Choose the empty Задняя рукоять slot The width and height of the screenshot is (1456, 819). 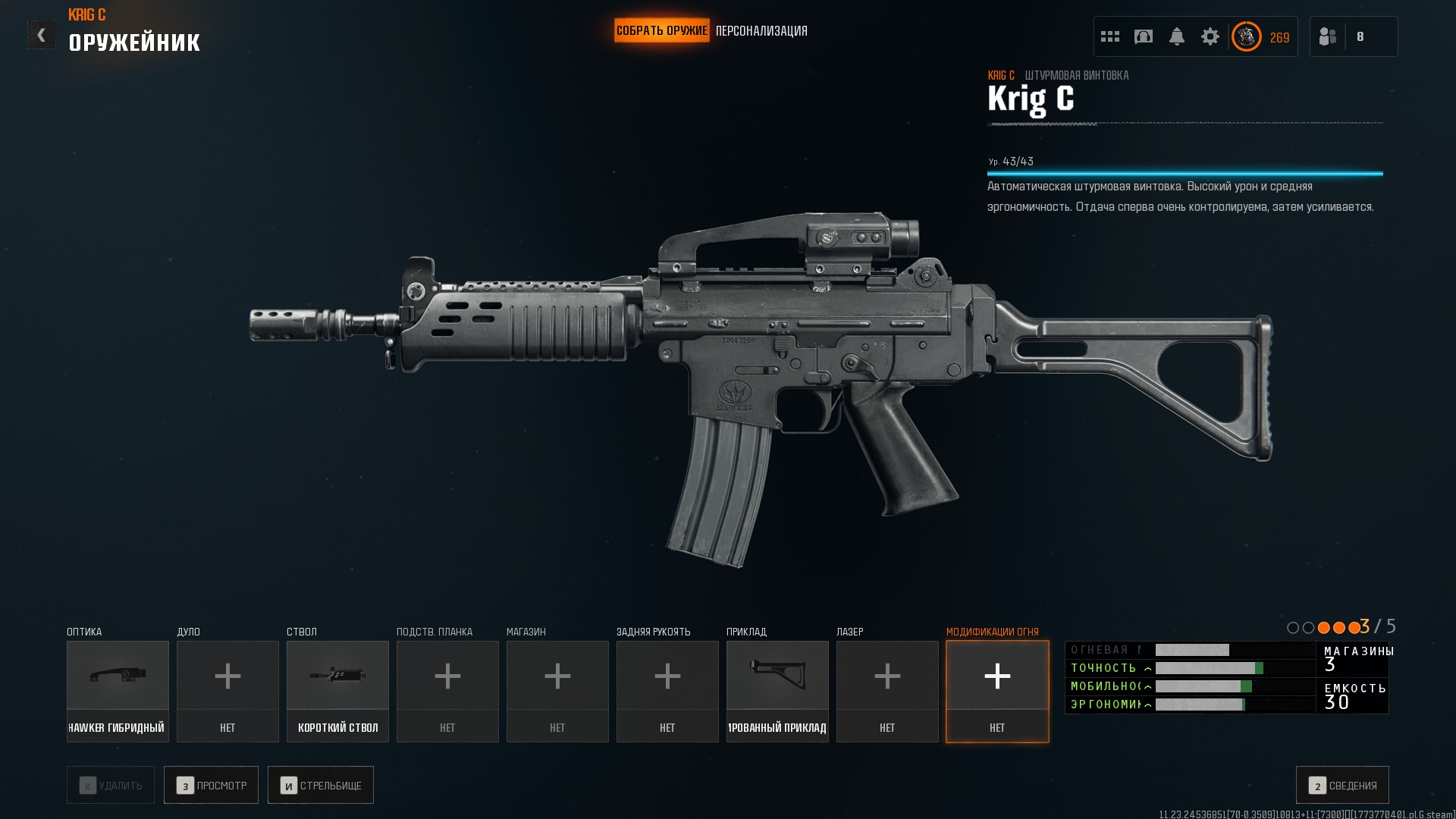[x=667, y=691]
